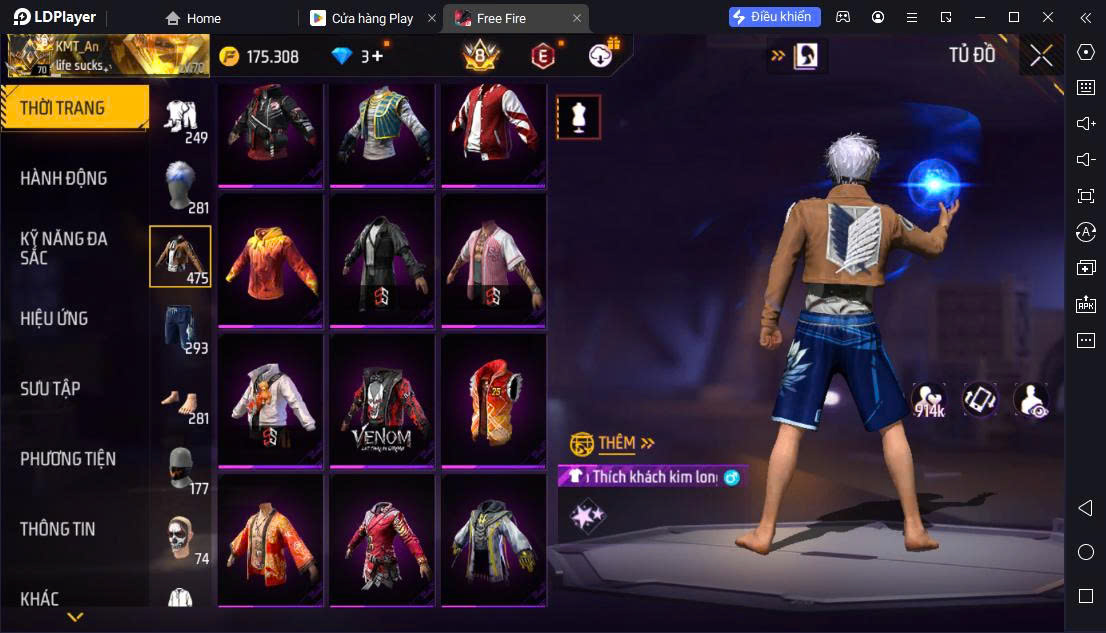This screenshot has width=1106, height=633.
Task: Open the Hành Động menu section
Action: [x=64, y=178]
